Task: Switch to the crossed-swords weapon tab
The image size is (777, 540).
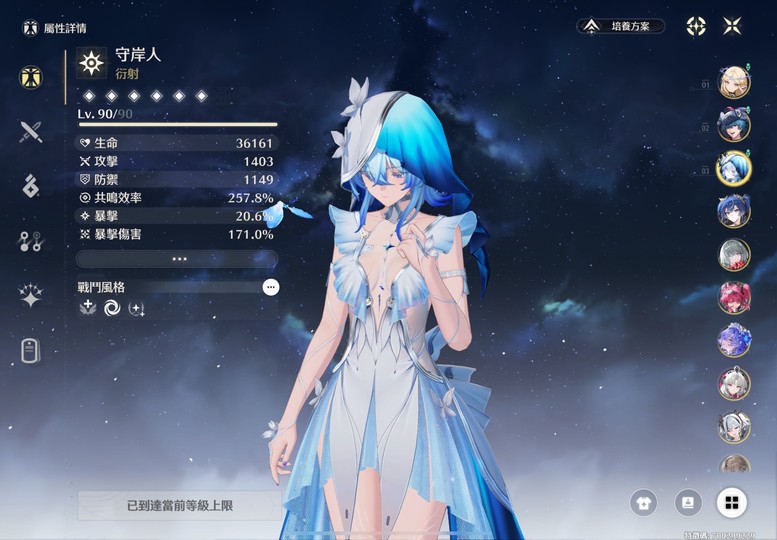Action: click(31, 131)
